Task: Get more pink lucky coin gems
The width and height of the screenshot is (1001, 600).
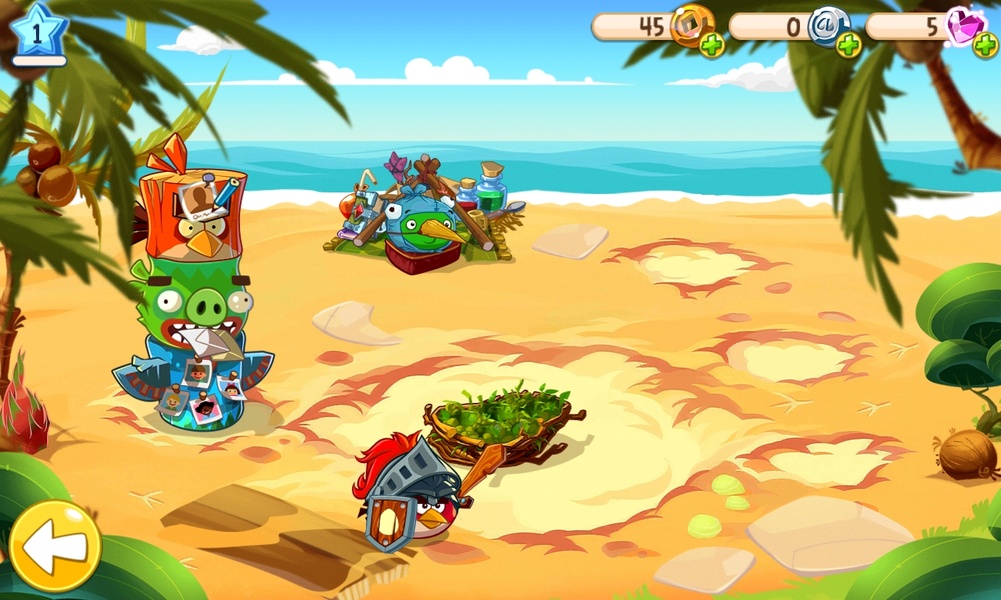Action: click(984, 45)
